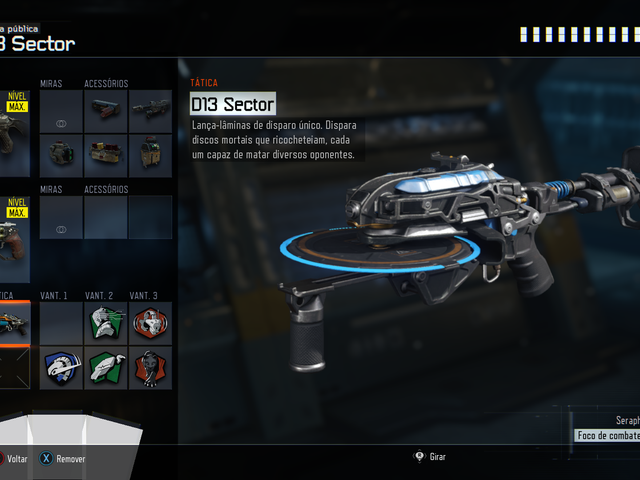Select the D13 Sector tactical weapon slot
640x480 pixels.
pos(14,324)
